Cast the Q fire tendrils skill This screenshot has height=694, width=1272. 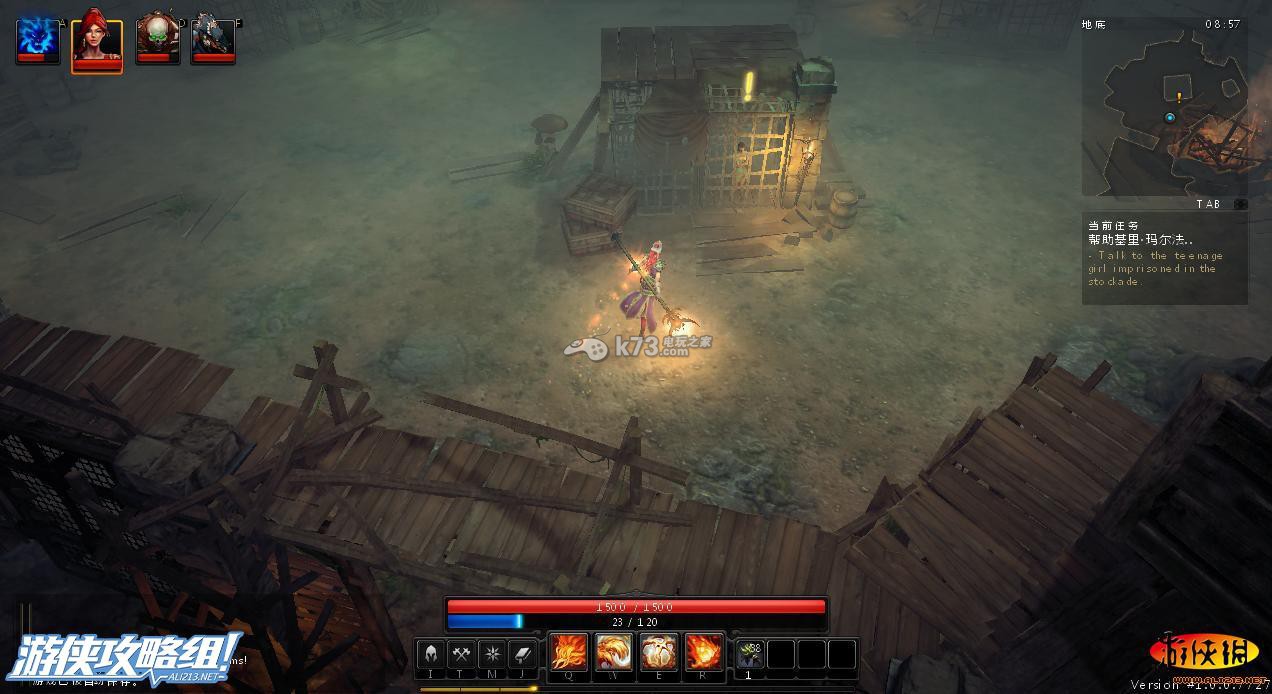[x=569, y=653]
